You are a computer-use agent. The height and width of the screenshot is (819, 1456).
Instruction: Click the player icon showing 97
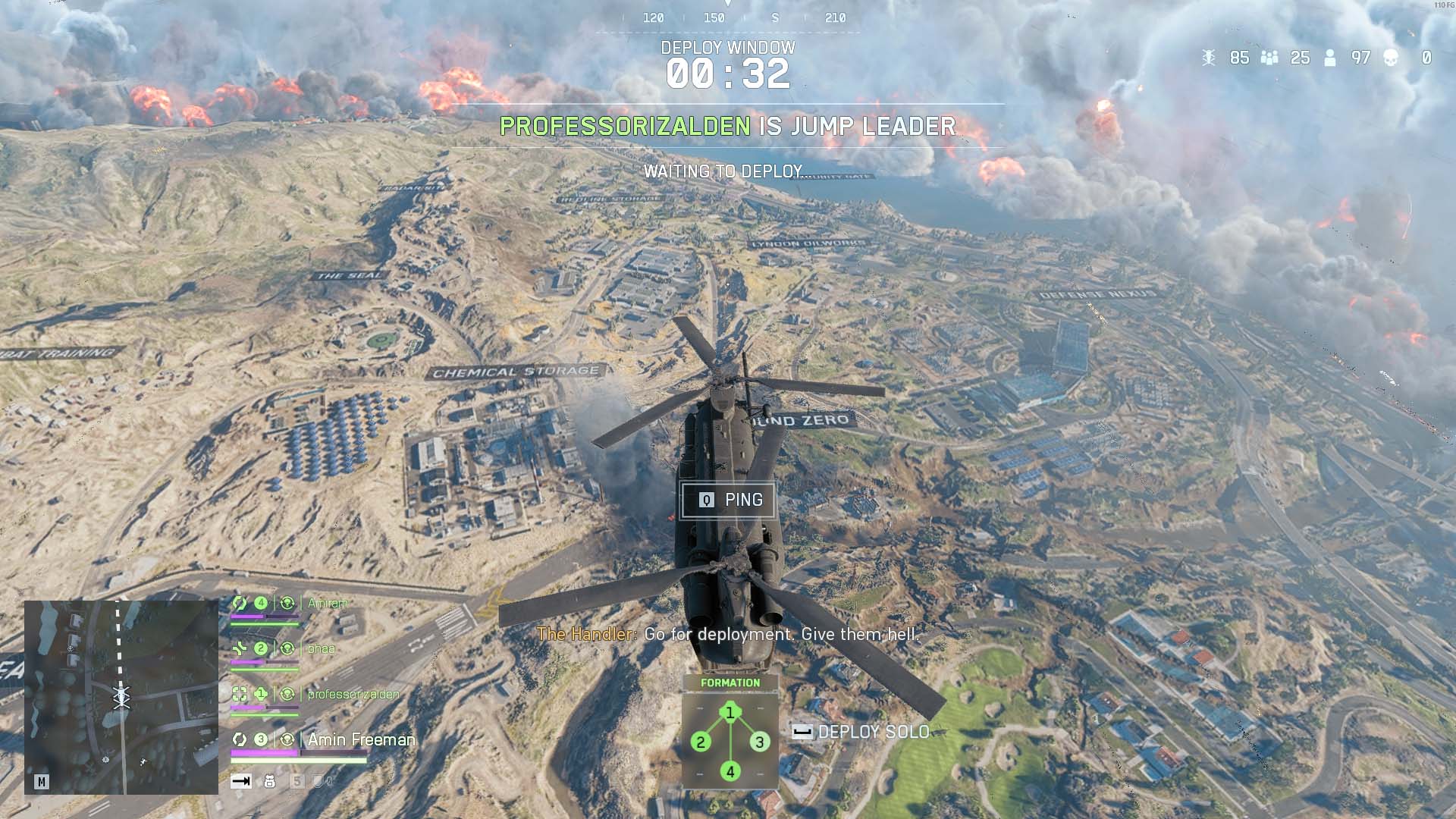coord(1329,58)
